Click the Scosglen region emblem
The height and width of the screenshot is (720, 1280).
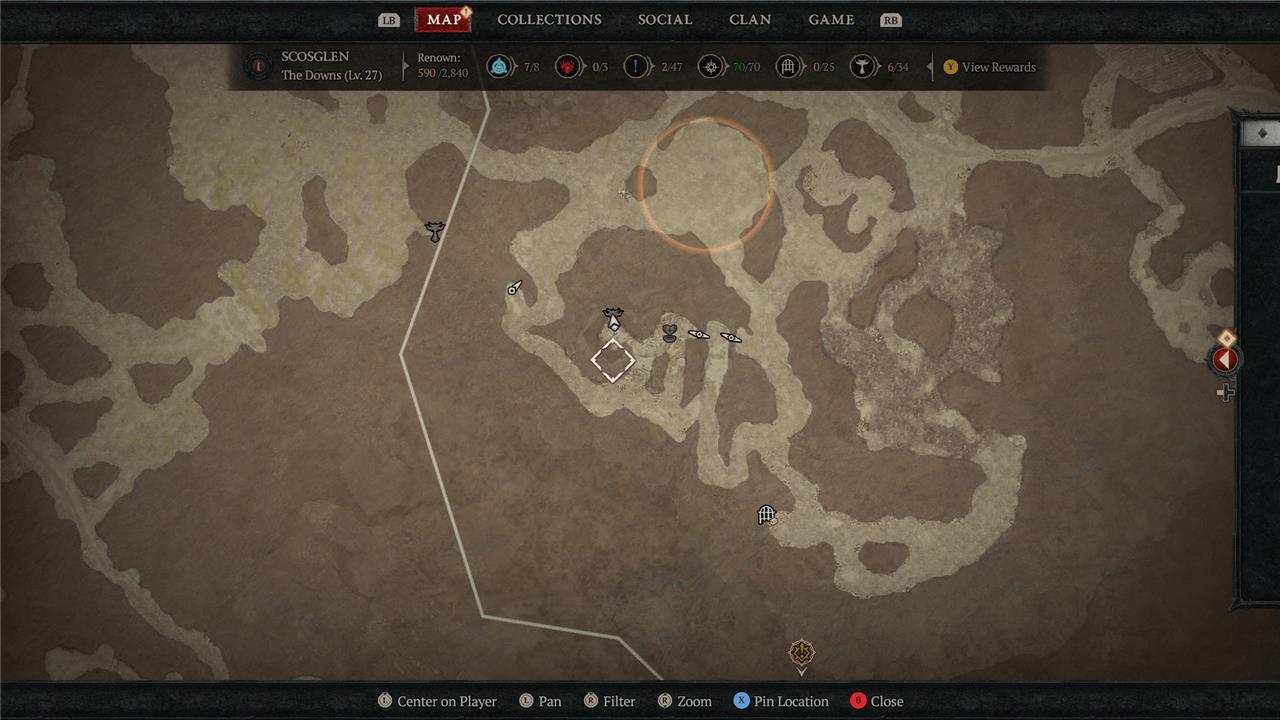point(258,67)
